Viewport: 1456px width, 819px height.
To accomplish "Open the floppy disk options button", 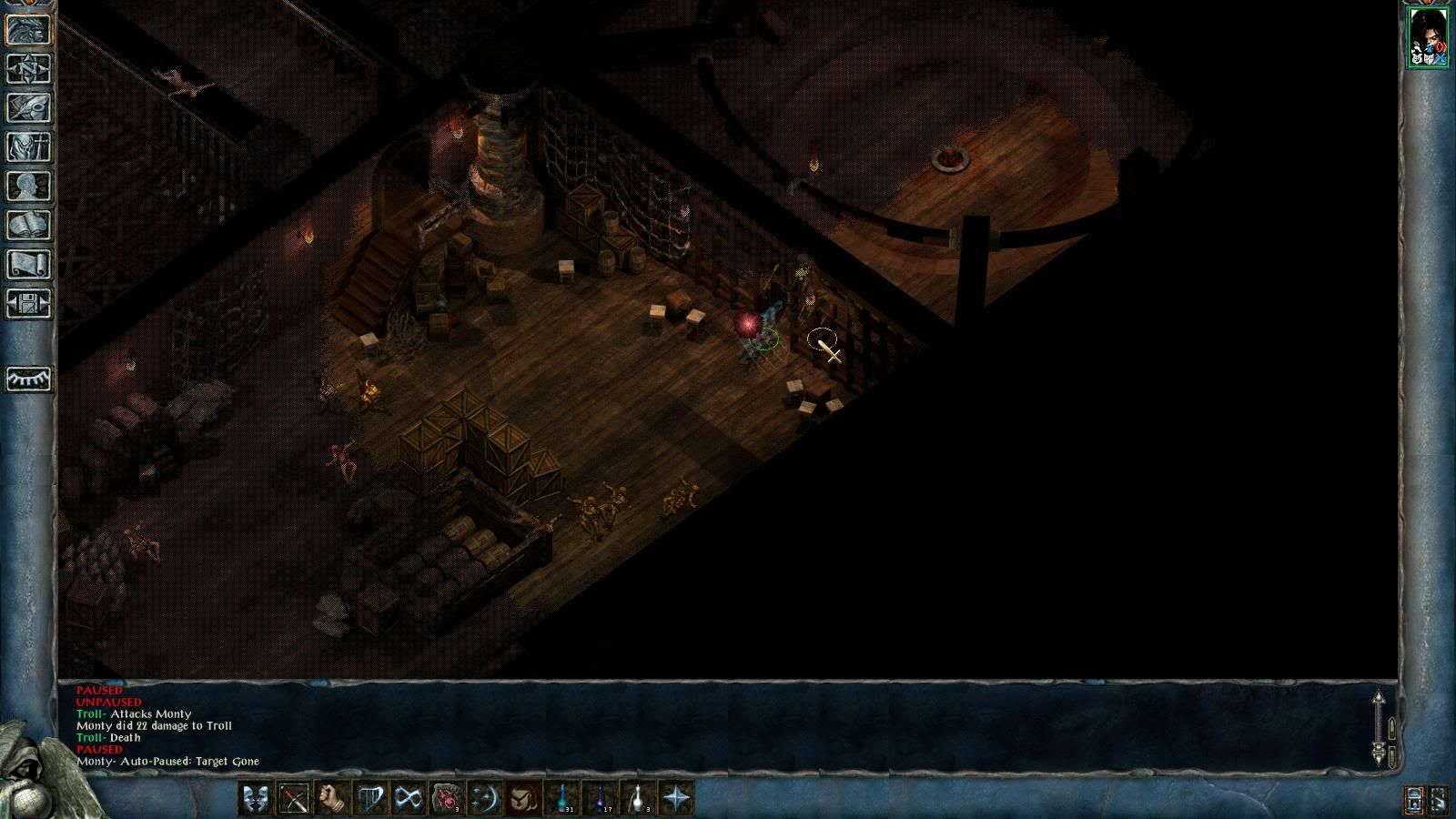I will 29,304.
